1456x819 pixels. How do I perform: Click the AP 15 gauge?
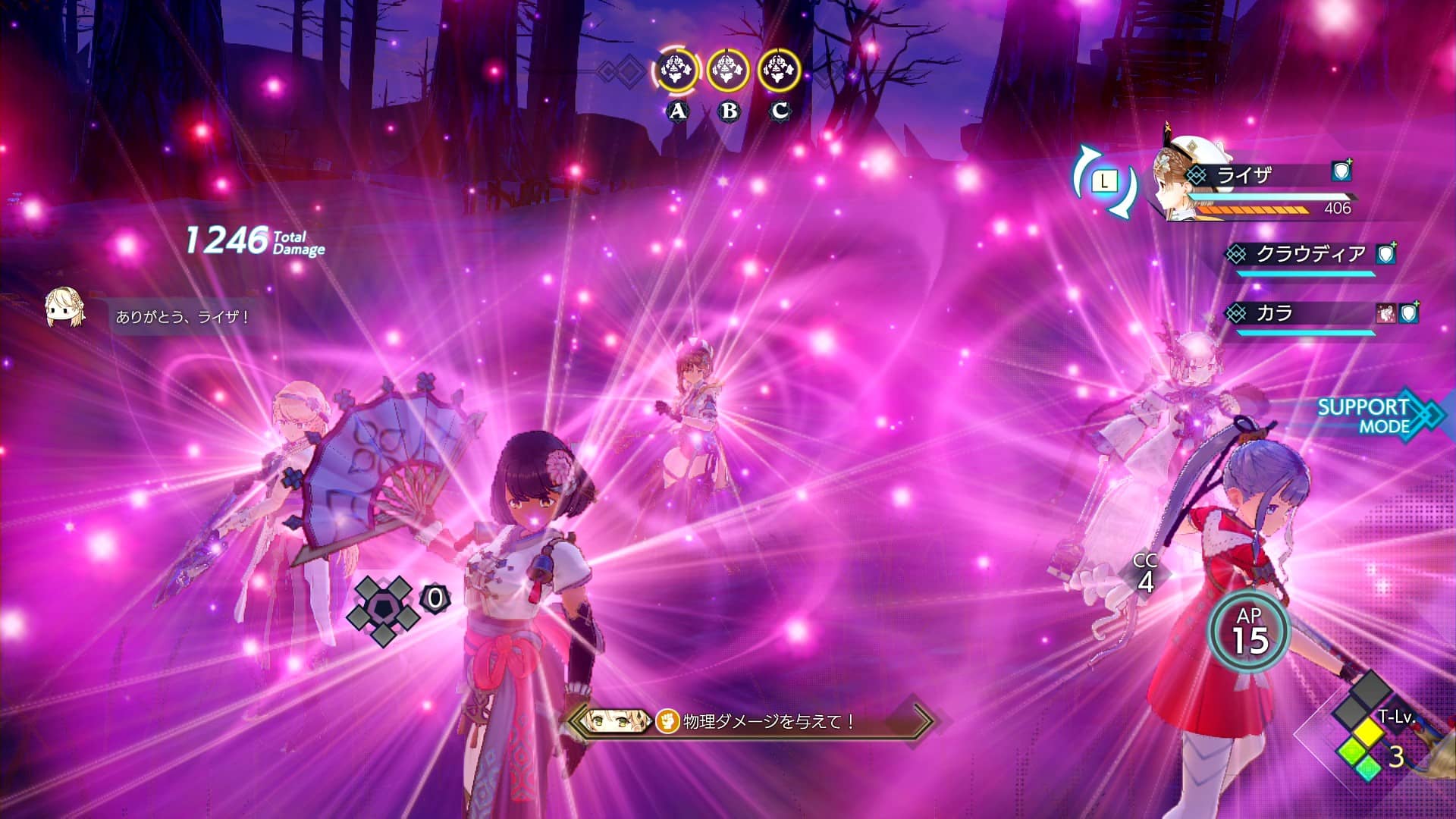pos(1249,632)
